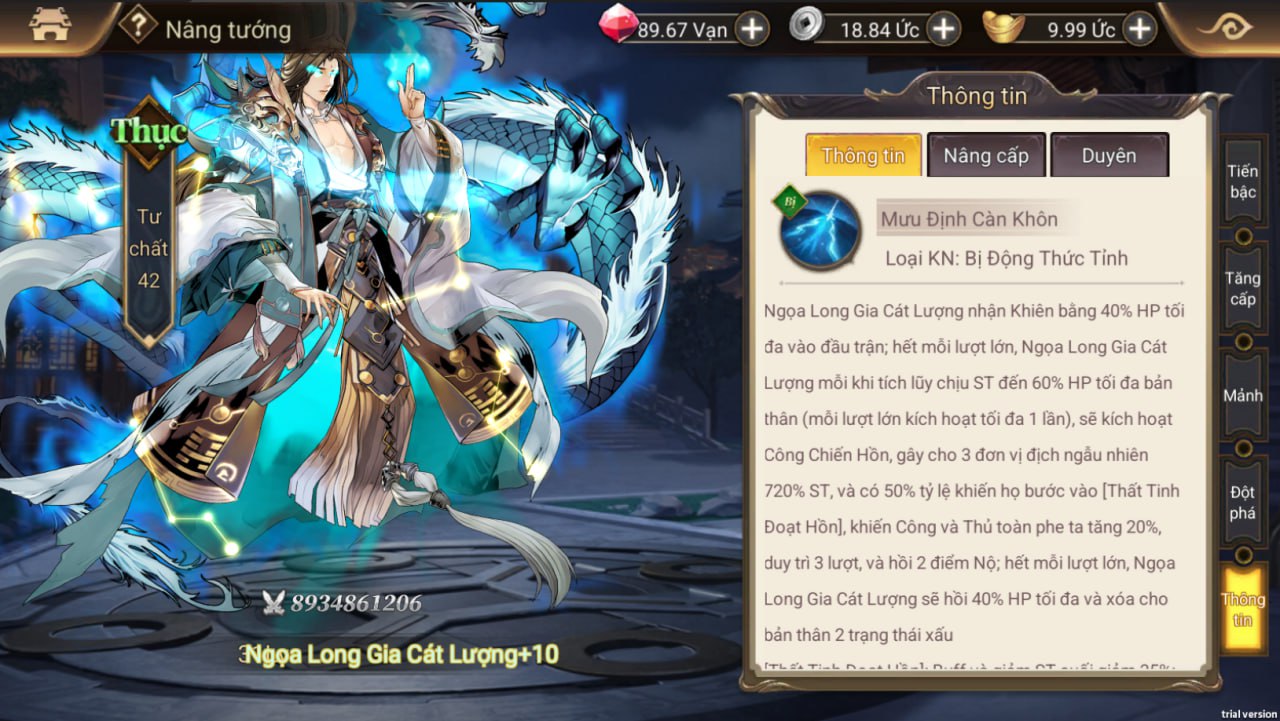
Task: Tap the Thục faction badge
Action: 149,131
